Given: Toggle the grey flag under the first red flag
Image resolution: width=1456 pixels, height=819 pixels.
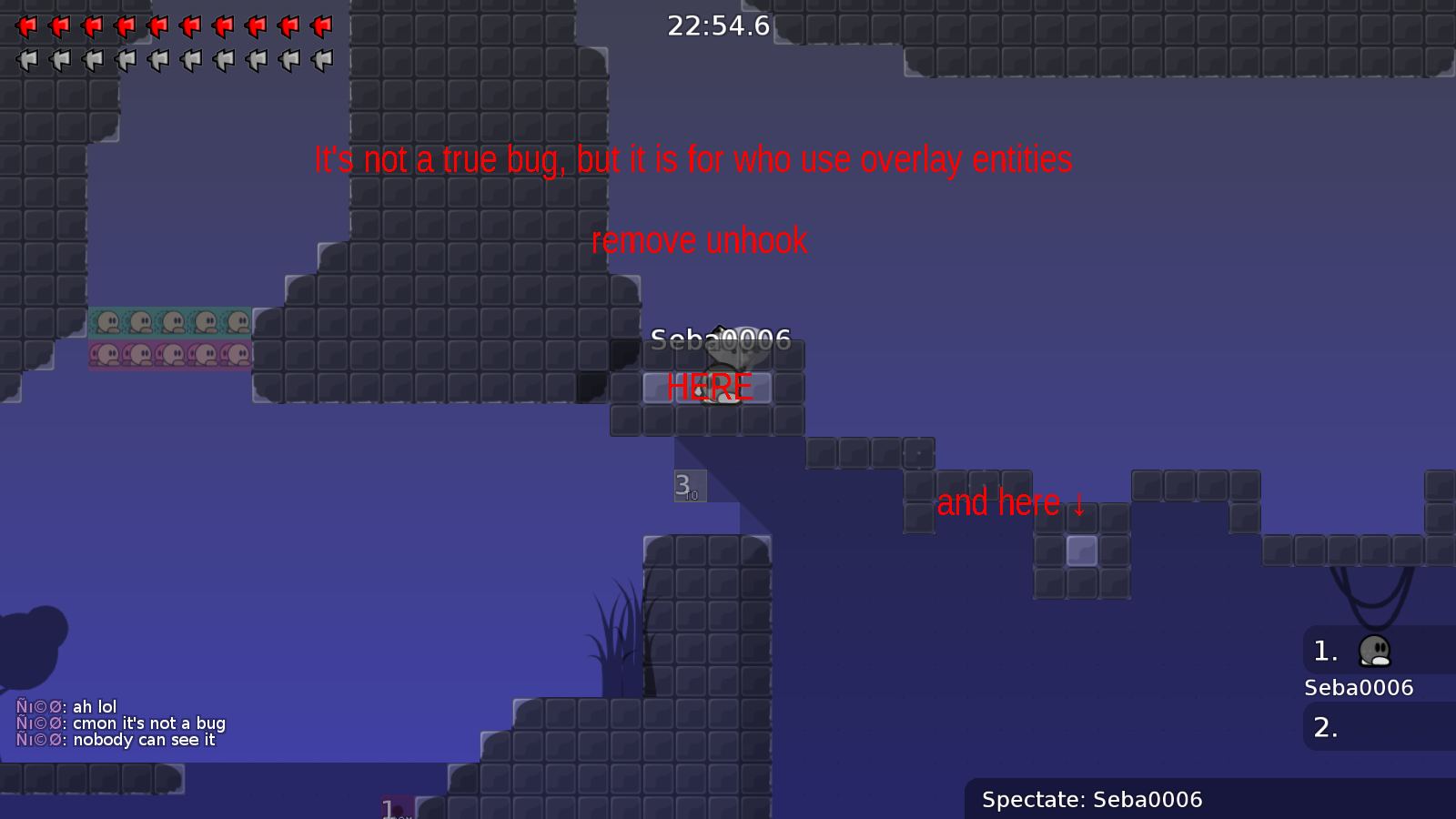Looking at the screenshot, I should [x=25, y=59].
